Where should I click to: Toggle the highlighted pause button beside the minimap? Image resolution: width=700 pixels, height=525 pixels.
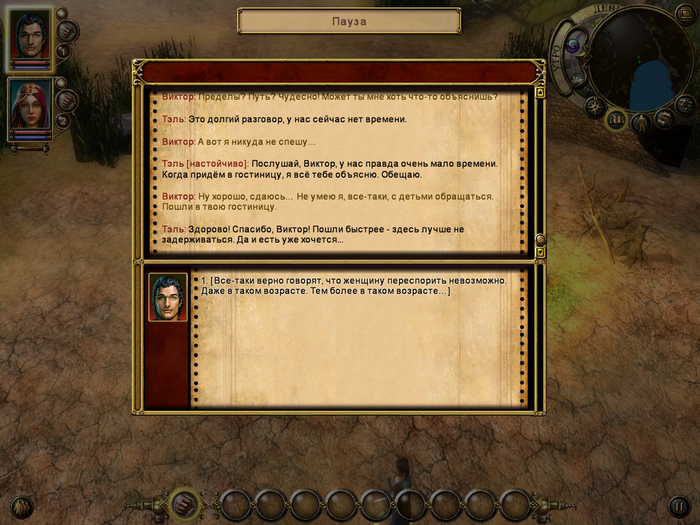(x=616, y=120)
